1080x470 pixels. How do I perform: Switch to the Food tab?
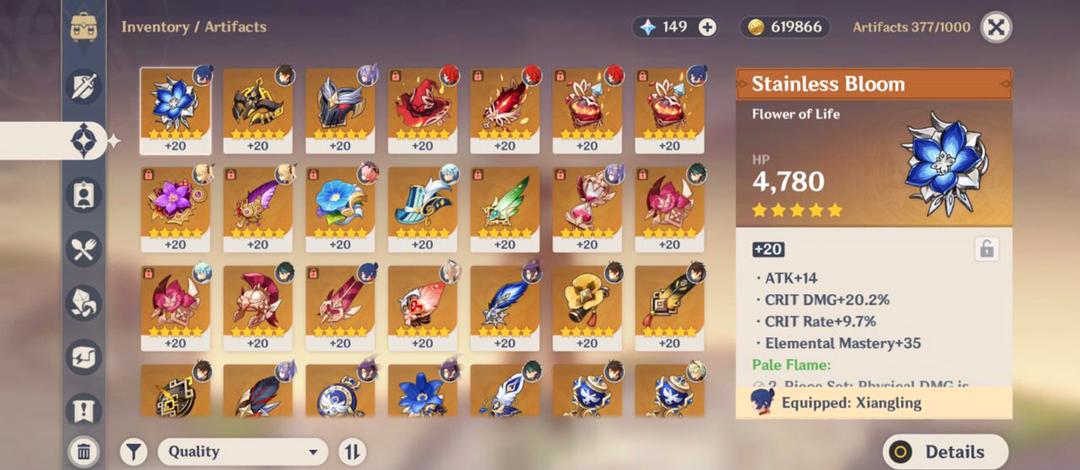pyautogui.click(x=84, y=249)
